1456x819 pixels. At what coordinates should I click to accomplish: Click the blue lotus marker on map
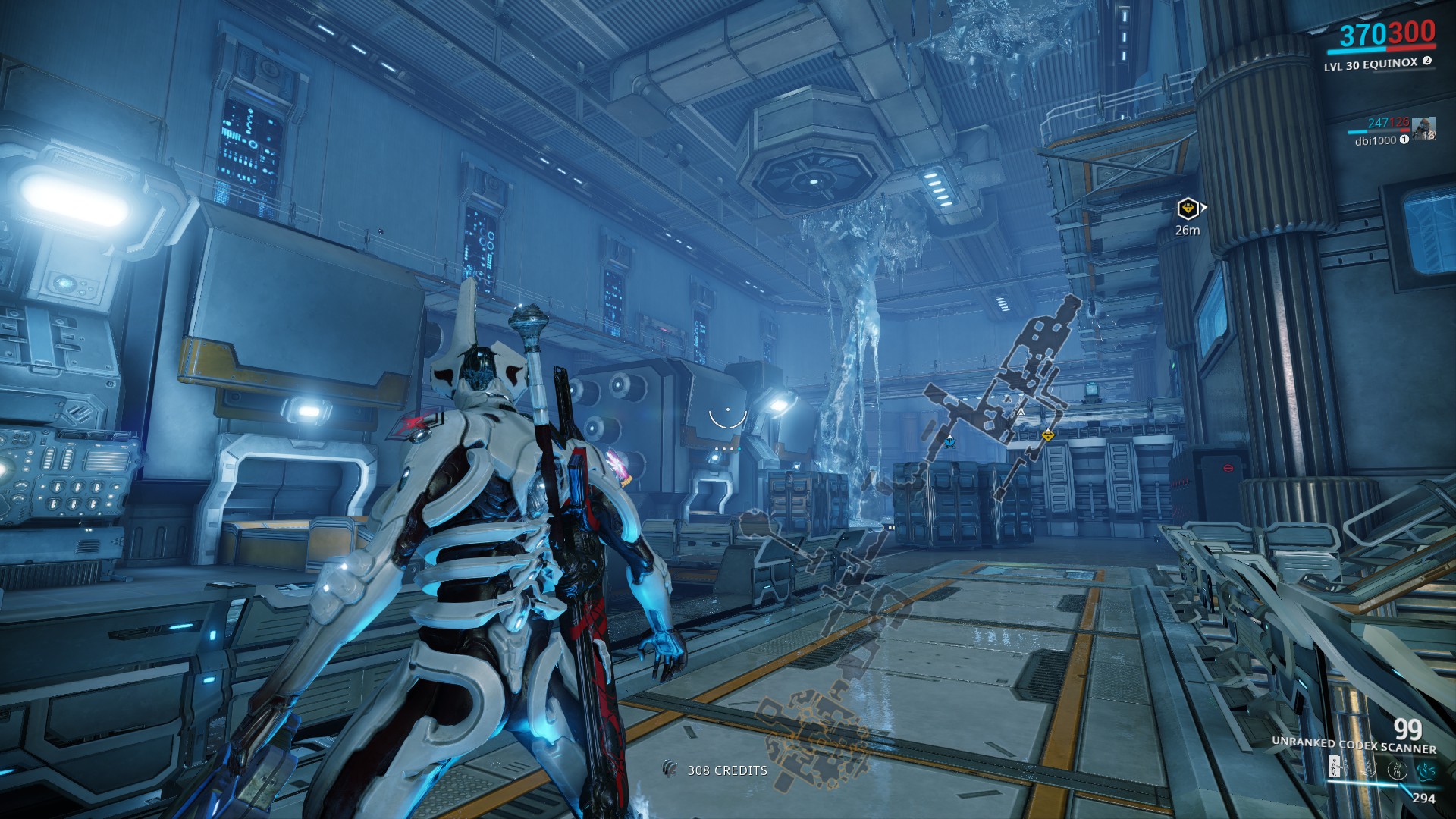(949, 441)
